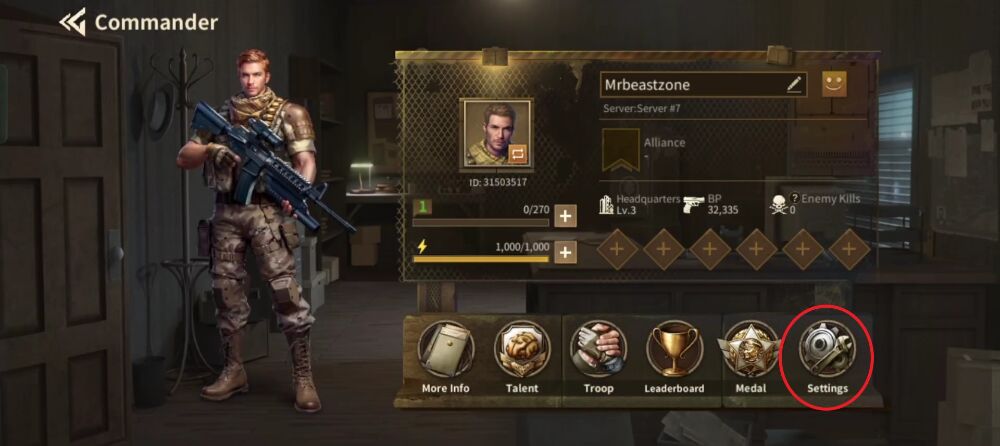The image size is (1000, 446).
Task: Edit the commander name with the pencil icon
Action: [795, 85]
